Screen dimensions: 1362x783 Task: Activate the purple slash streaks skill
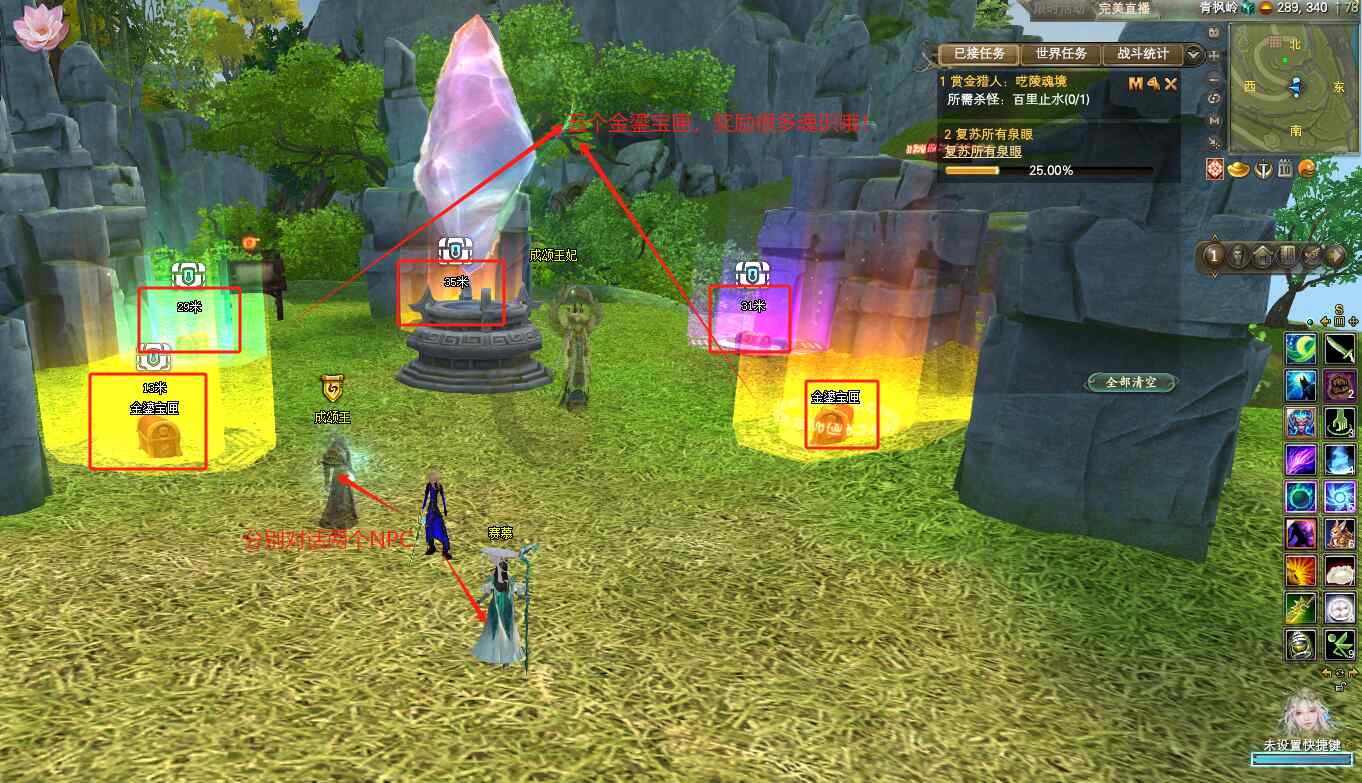[1300, 459]
